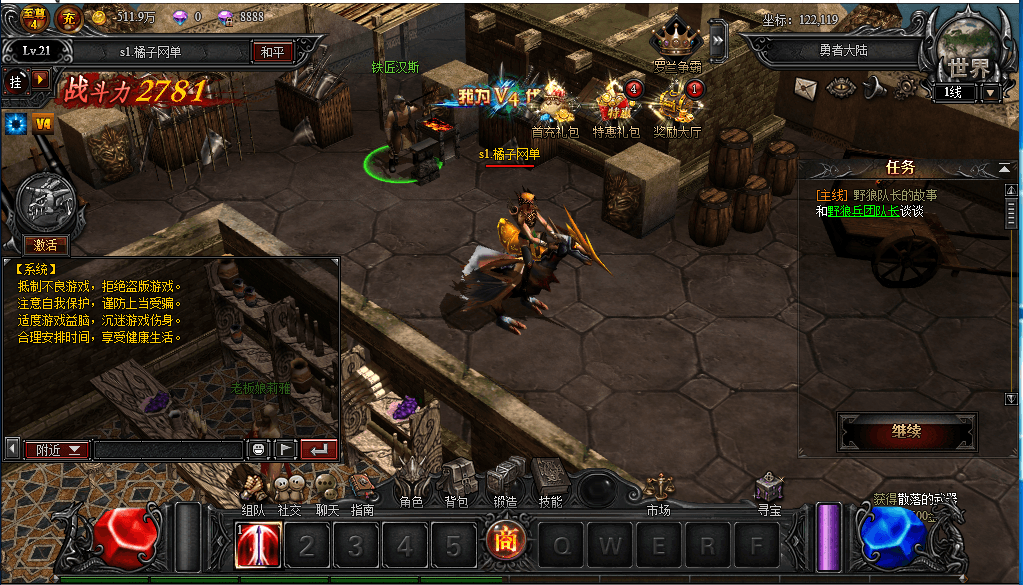
Task: Open the 附近 chat channel dropdown
Action: (x=56, y=450)
